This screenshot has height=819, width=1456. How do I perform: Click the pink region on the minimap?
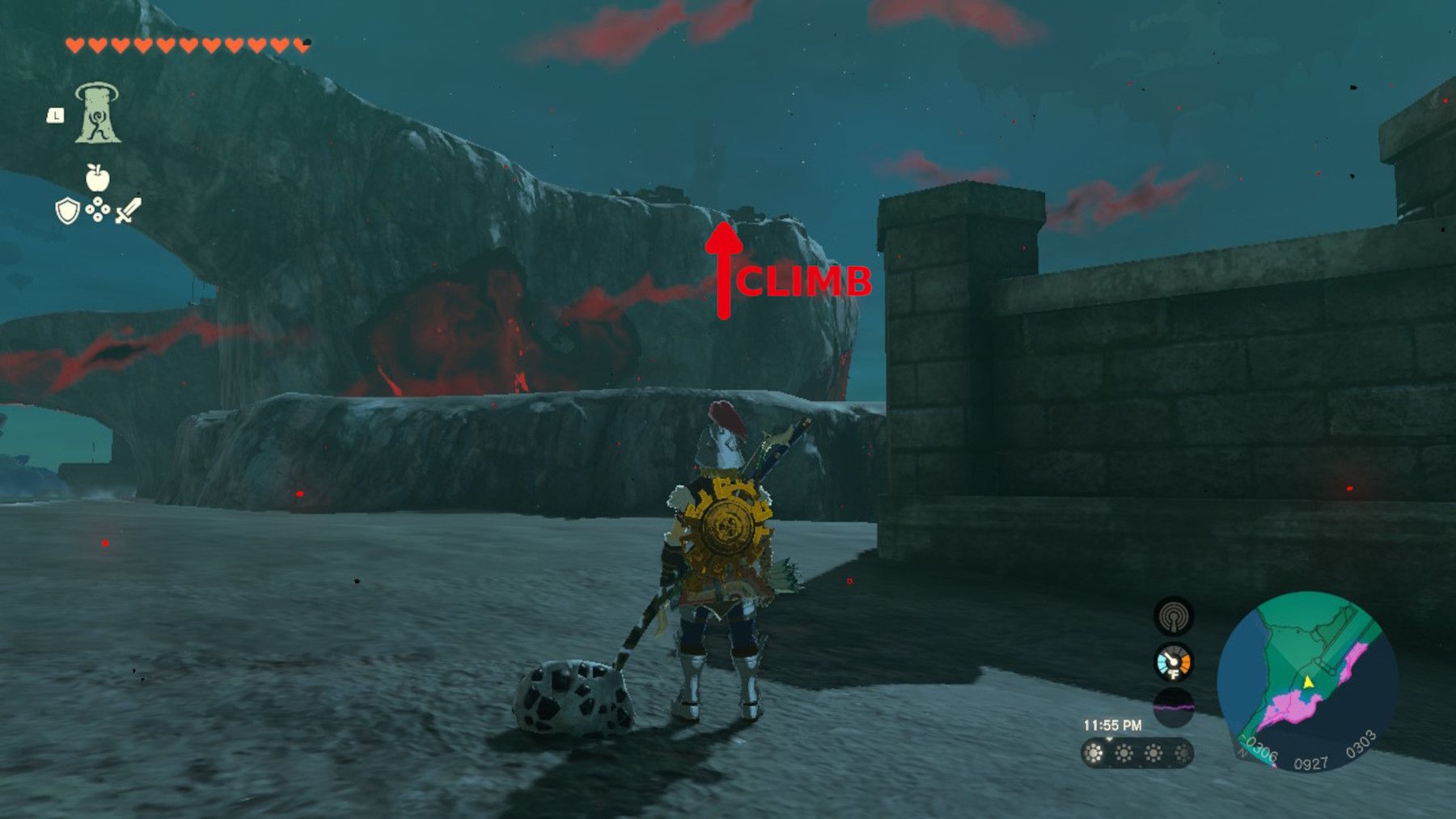[1291, 707]
